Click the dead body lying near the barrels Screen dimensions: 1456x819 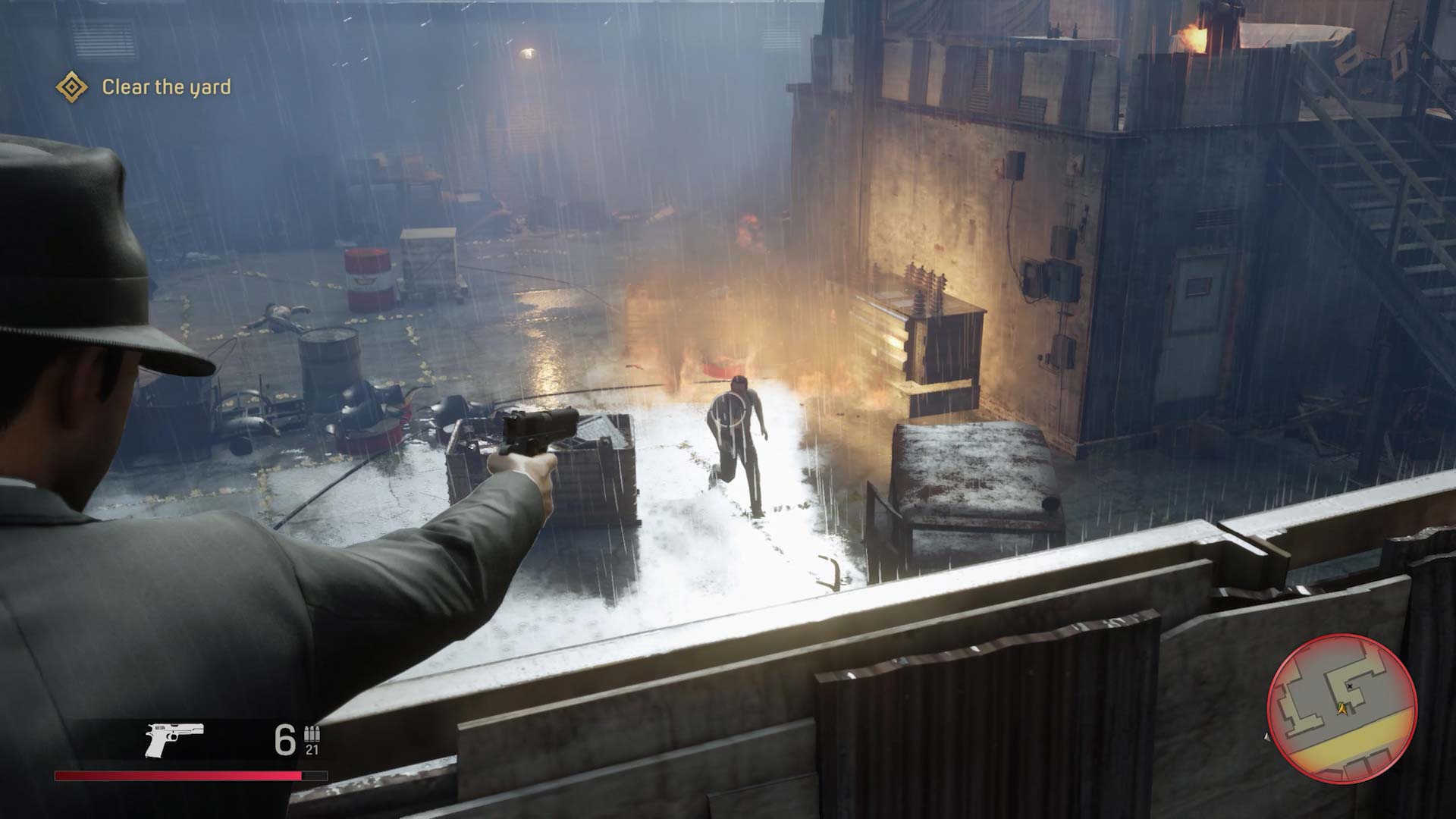coord(277,315)
